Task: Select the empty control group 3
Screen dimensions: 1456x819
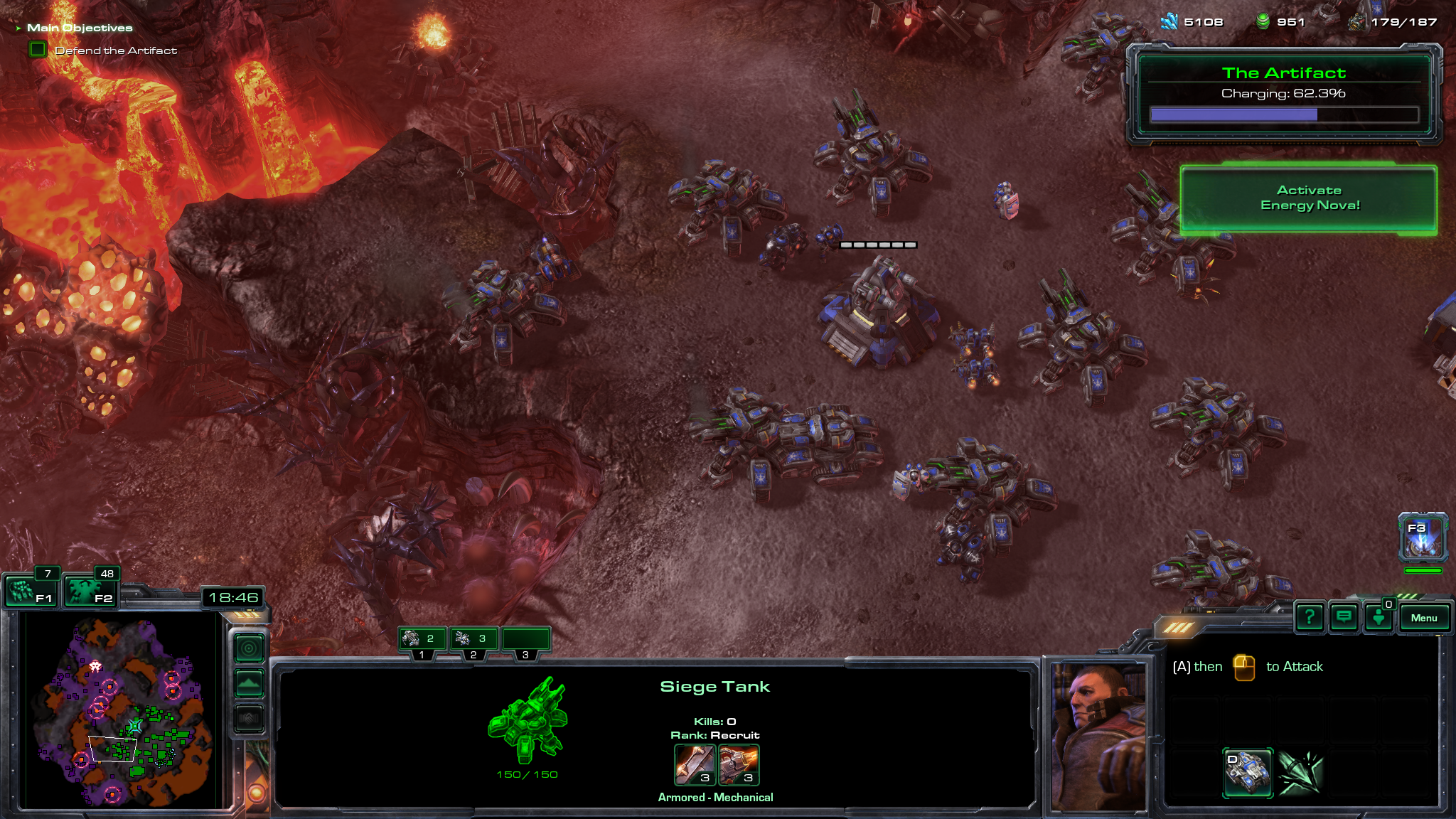Action: click(x=526, y=640)
